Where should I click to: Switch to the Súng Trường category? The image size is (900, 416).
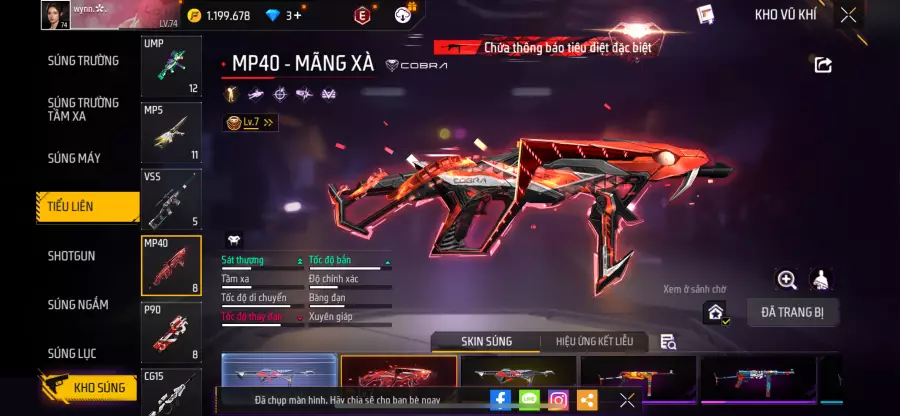click(x=83, y=61)
